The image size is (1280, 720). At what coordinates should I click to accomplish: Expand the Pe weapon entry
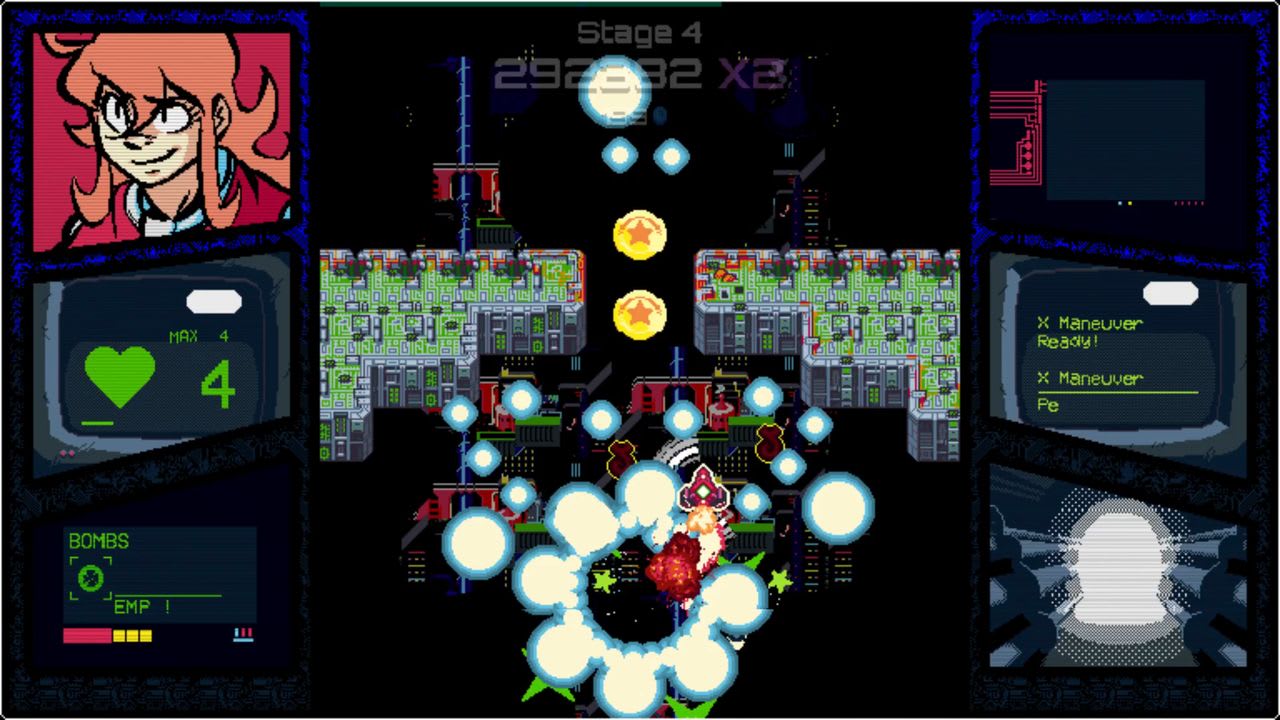(x=1046, y=407)
